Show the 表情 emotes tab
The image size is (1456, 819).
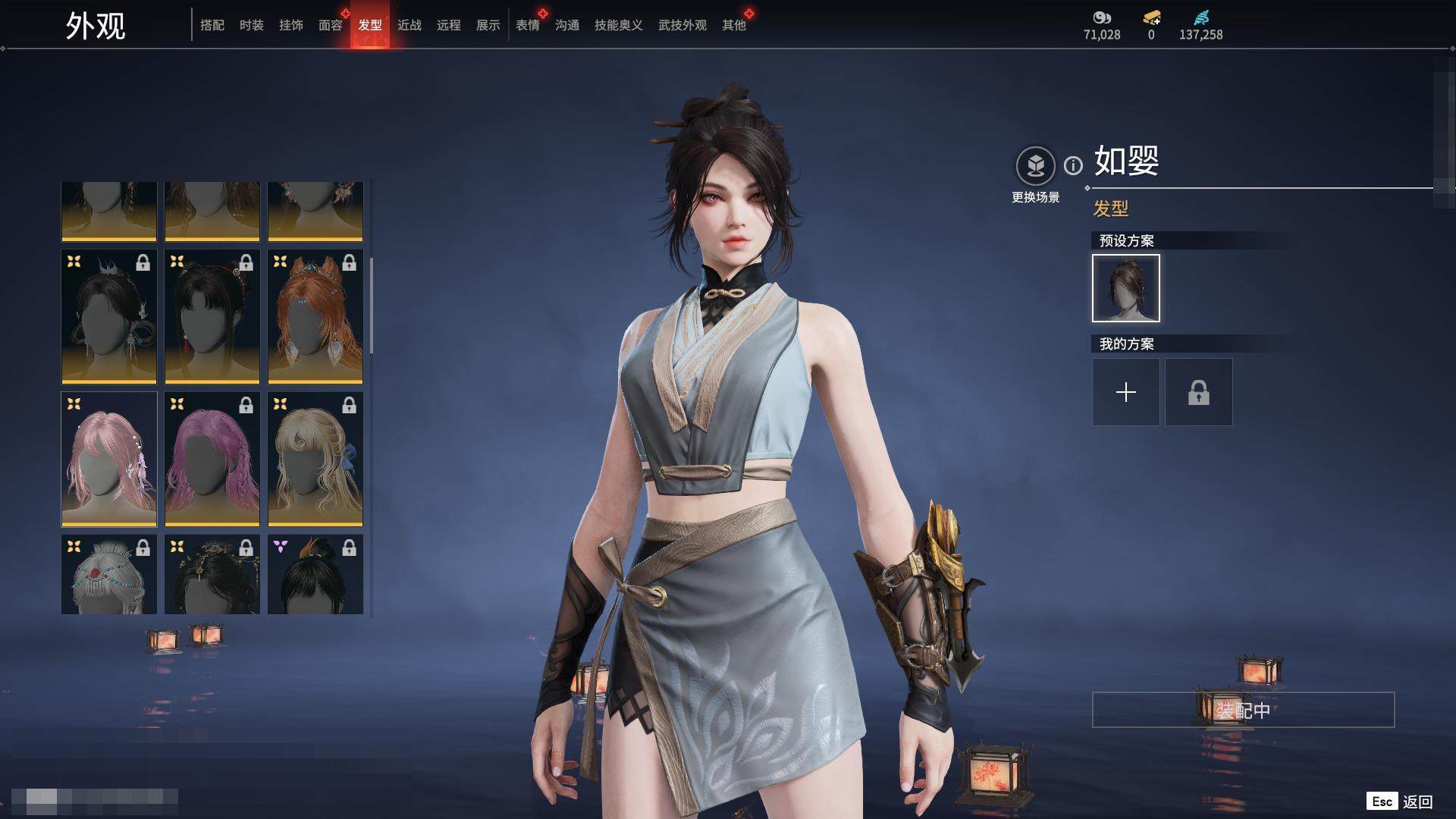pos(528,25)
